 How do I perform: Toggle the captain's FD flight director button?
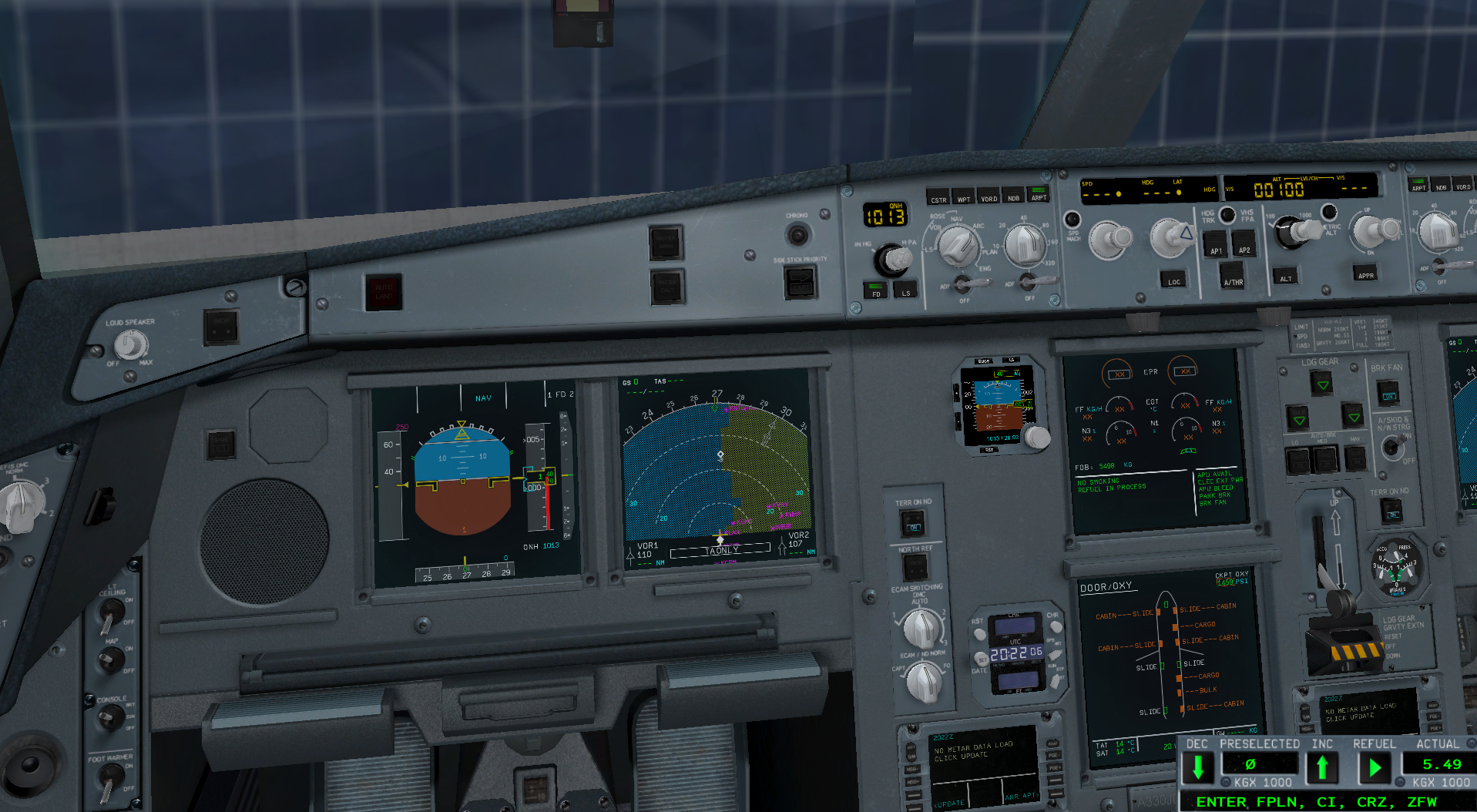click(875, 290)
